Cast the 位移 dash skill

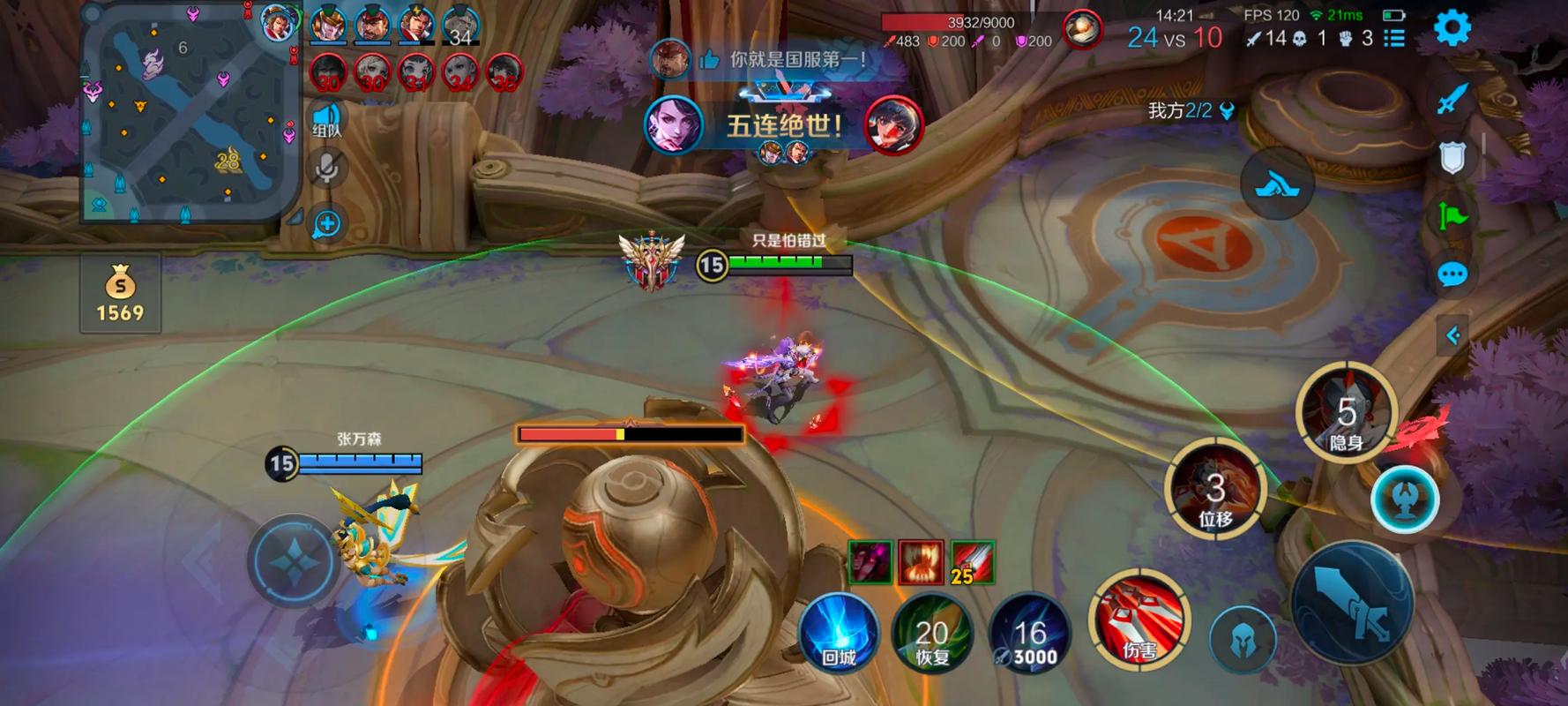1215,490
